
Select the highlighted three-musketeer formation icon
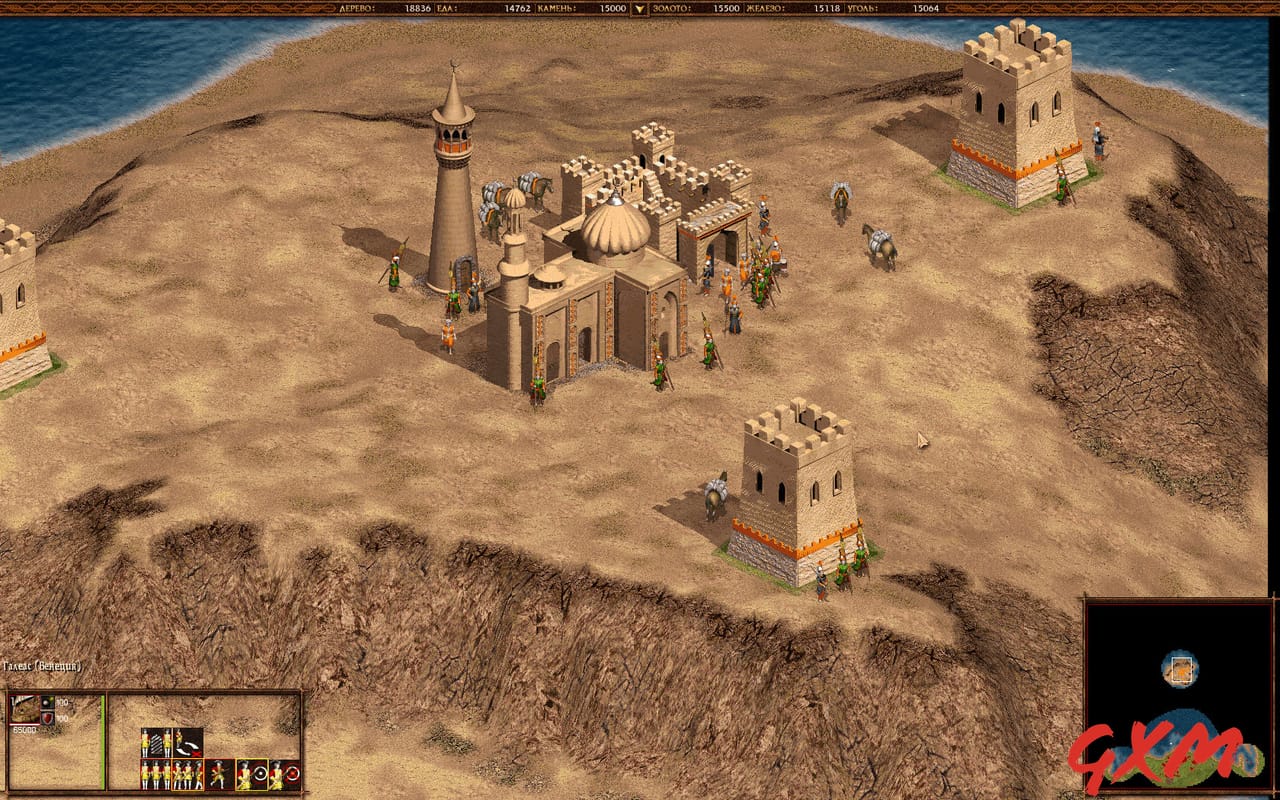[187, 775]
